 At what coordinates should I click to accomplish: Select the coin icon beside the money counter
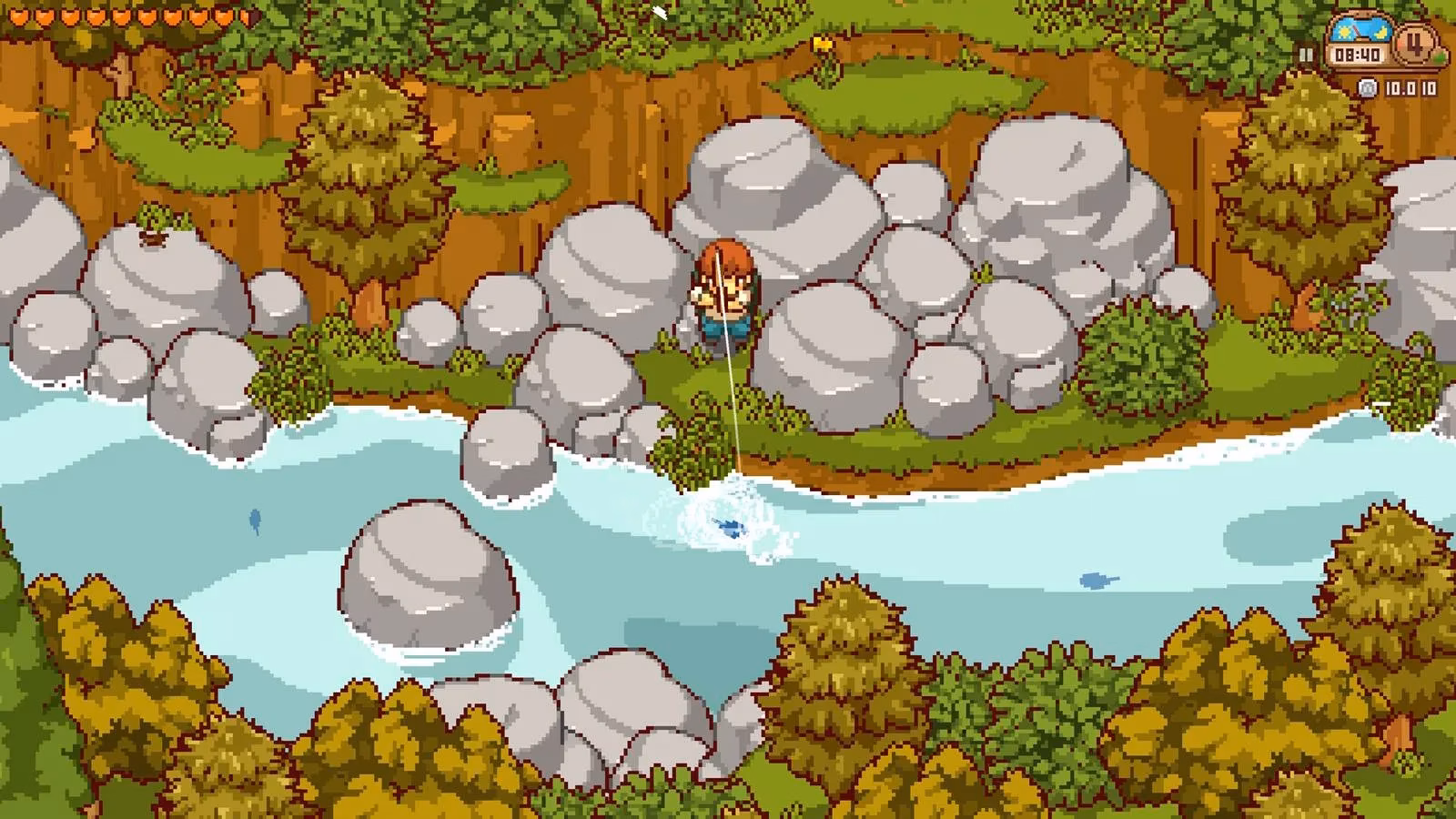[x=1367, y=87]
